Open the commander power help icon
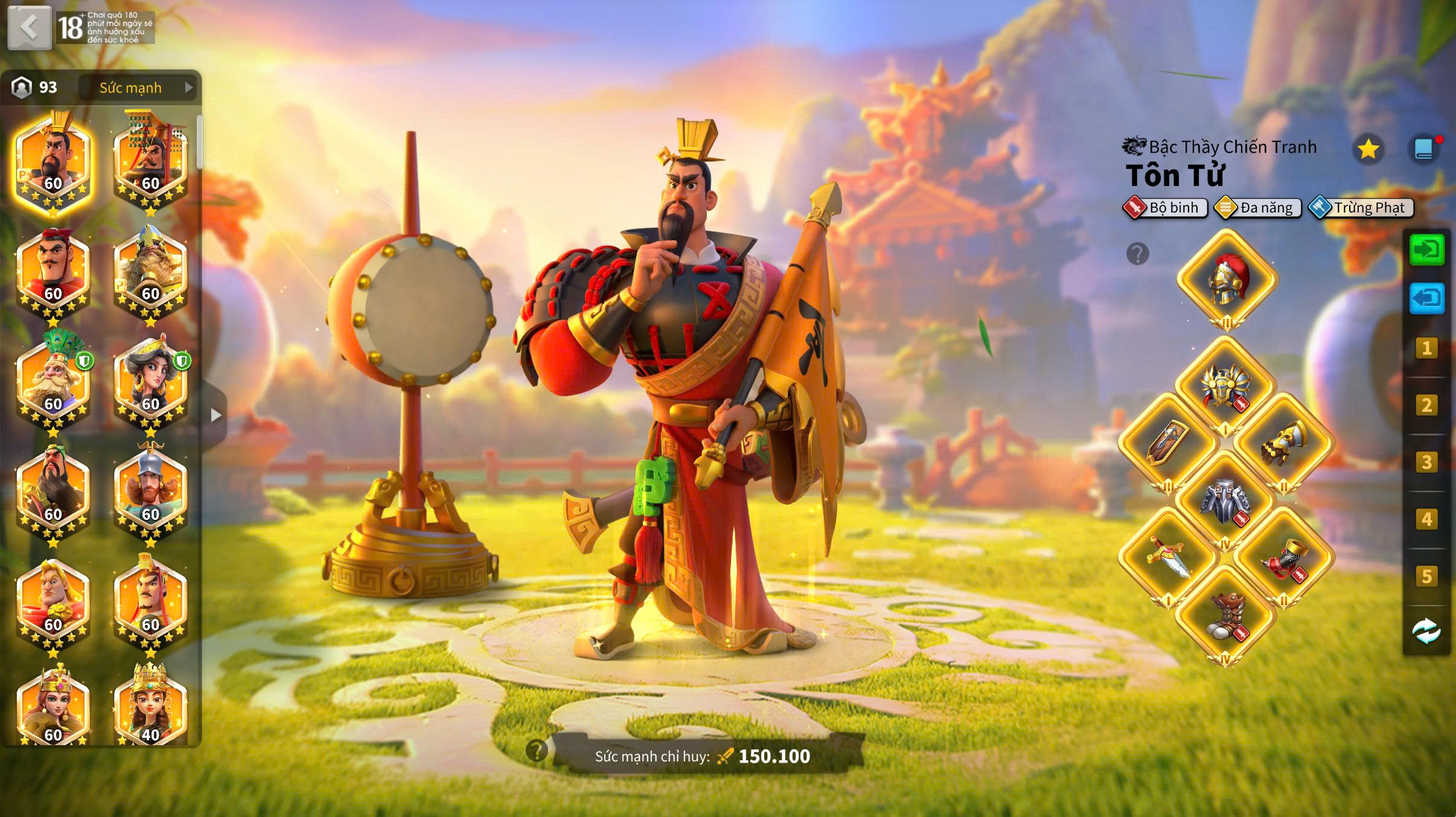The height and width of the screenshot is (817, 1456). coord(536,751)
